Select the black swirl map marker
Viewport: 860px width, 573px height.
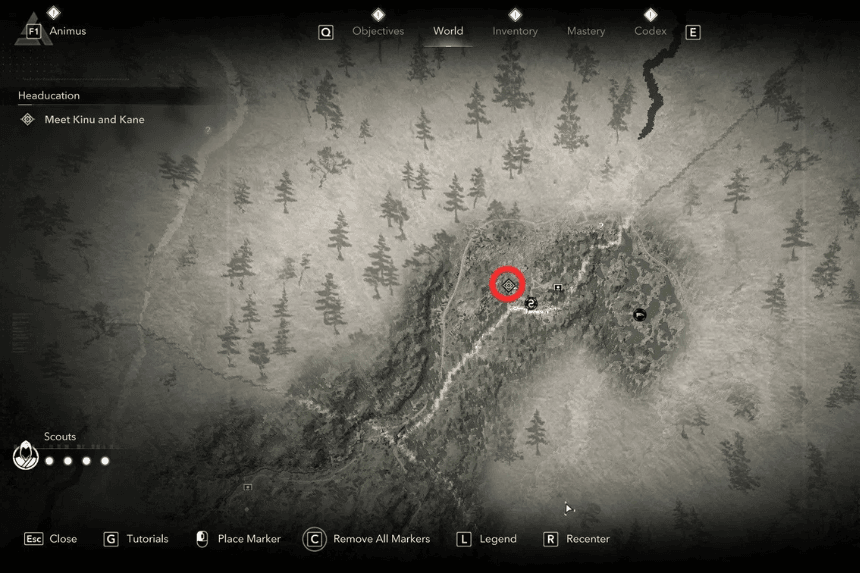[531, 302]
